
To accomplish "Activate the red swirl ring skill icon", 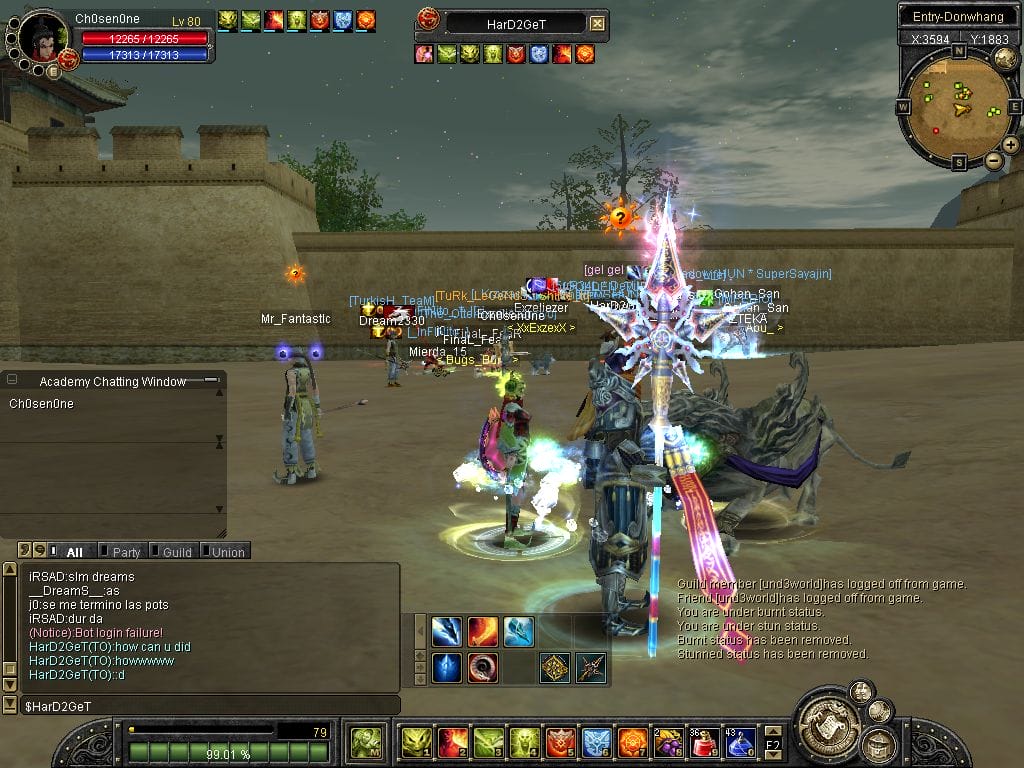I will click(x=482, y=667).
